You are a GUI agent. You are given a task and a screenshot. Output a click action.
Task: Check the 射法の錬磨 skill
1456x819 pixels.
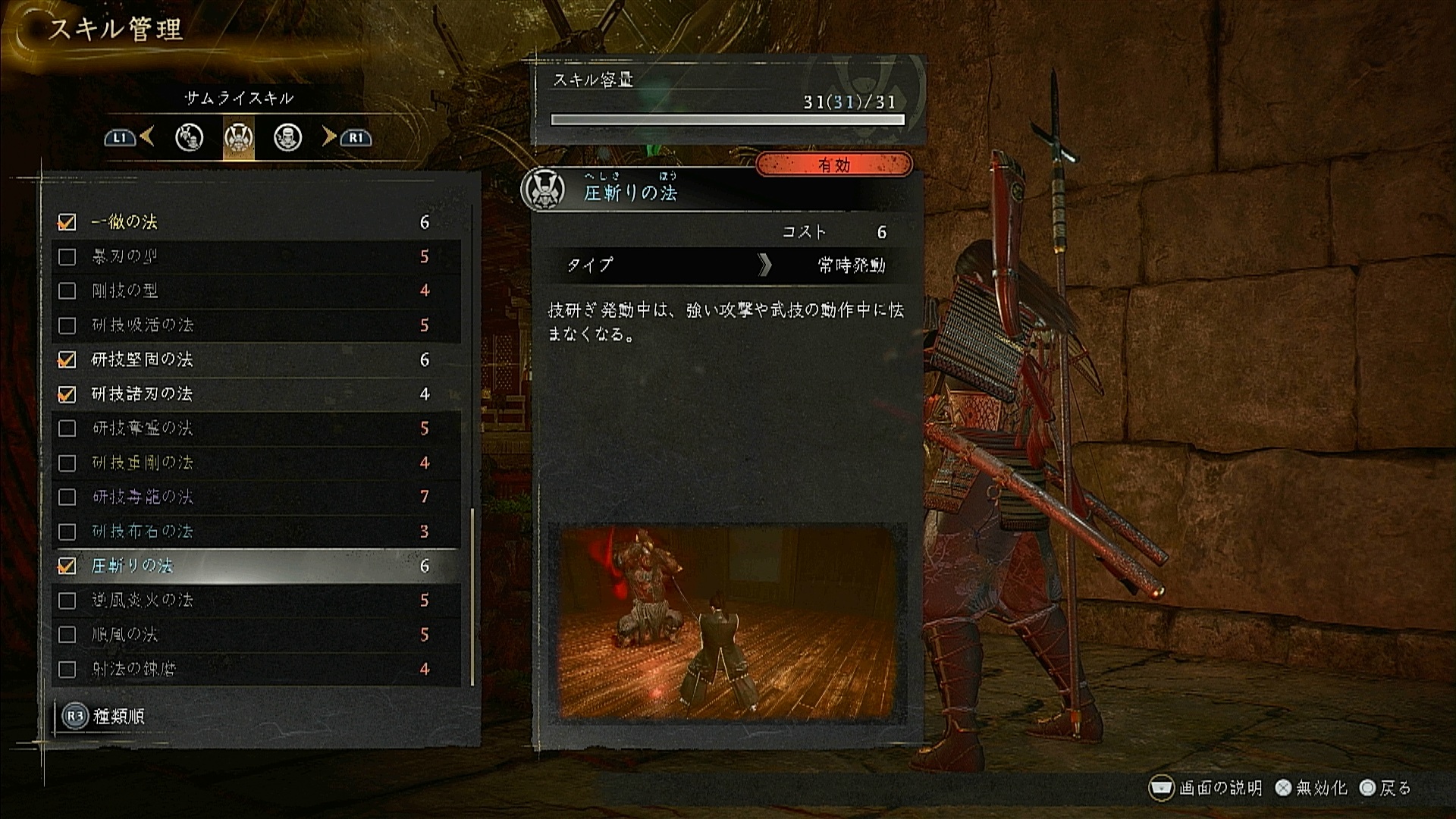(67, 669)
